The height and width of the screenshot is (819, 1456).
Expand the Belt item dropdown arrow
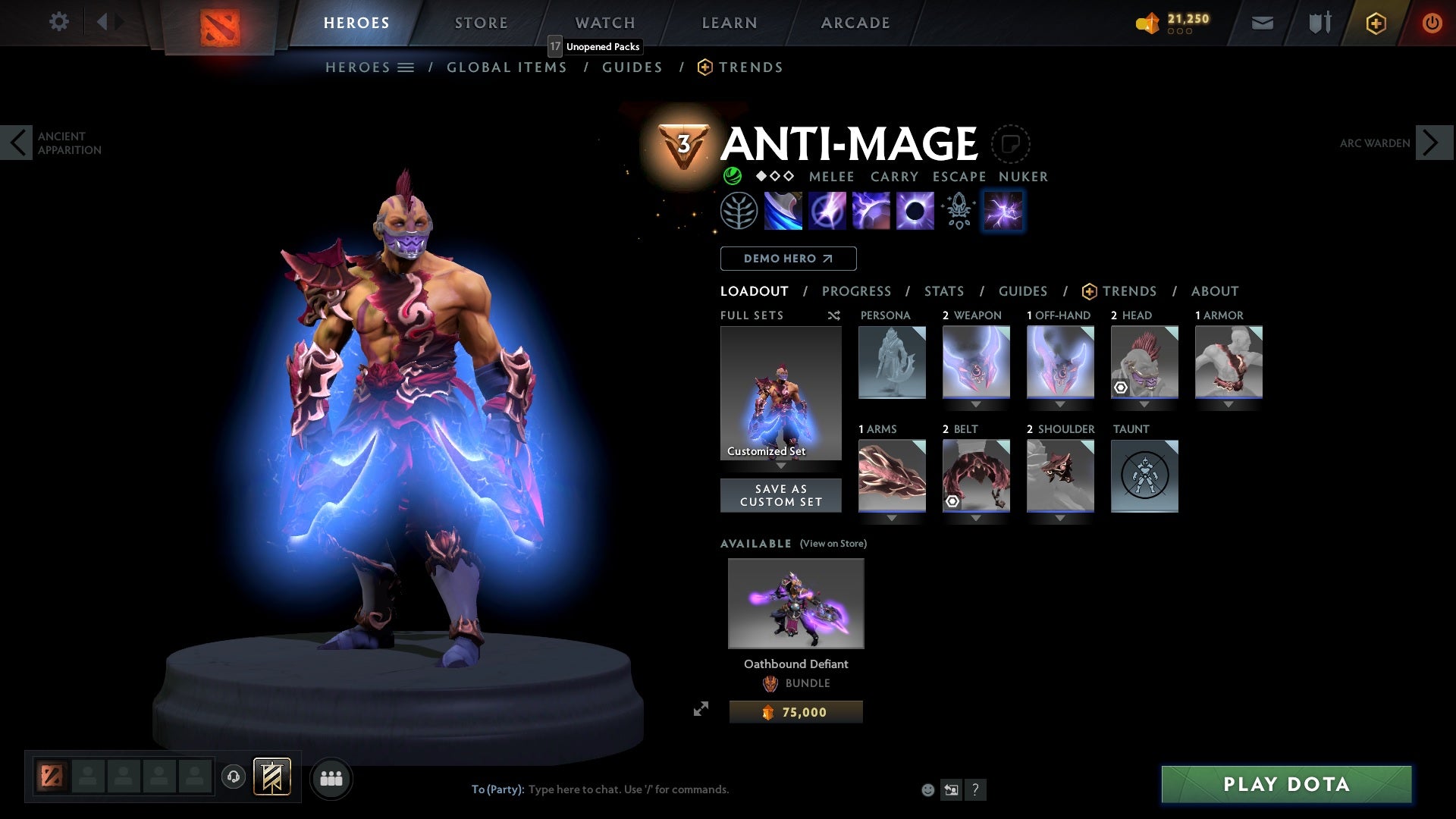pos(975,516)
